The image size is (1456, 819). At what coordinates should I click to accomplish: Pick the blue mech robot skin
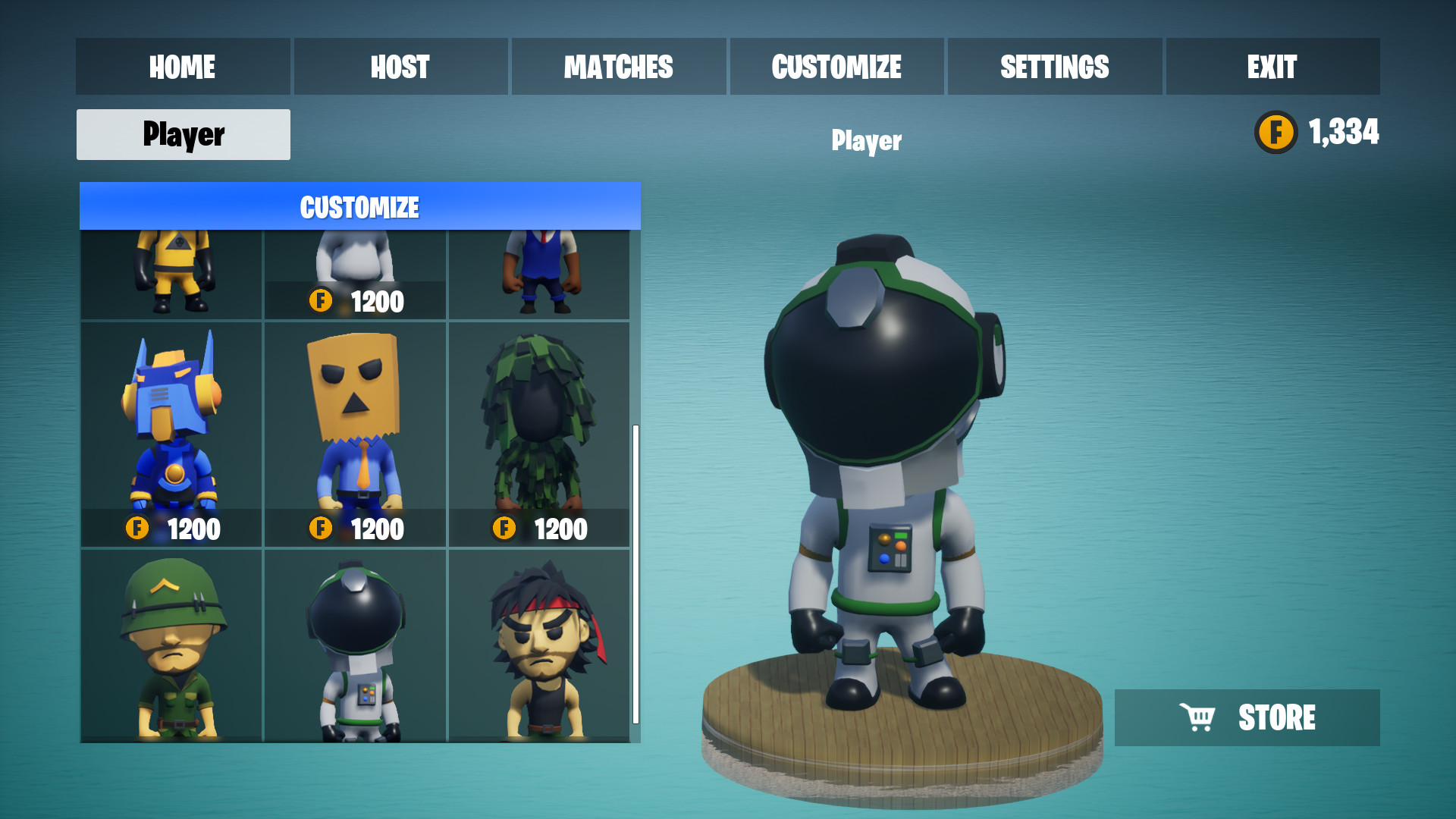point(171,425)
